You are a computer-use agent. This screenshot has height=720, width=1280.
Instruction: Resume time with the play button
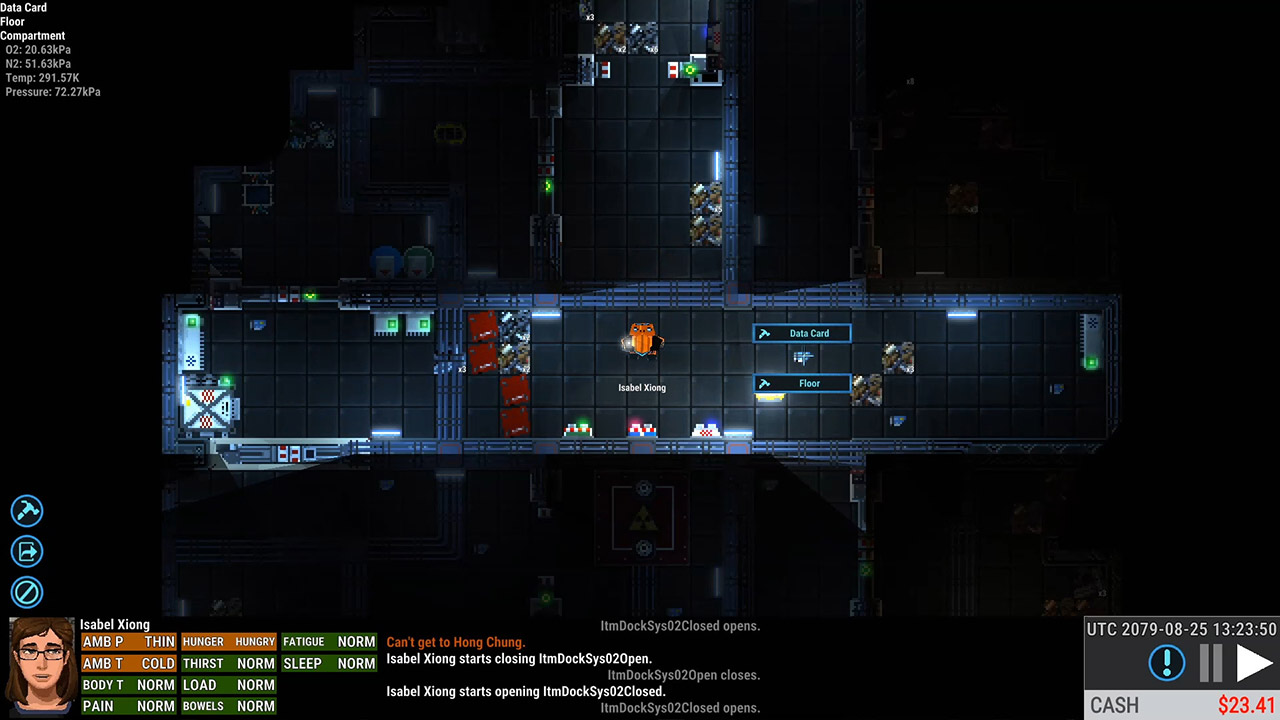tap(1254, 663)
